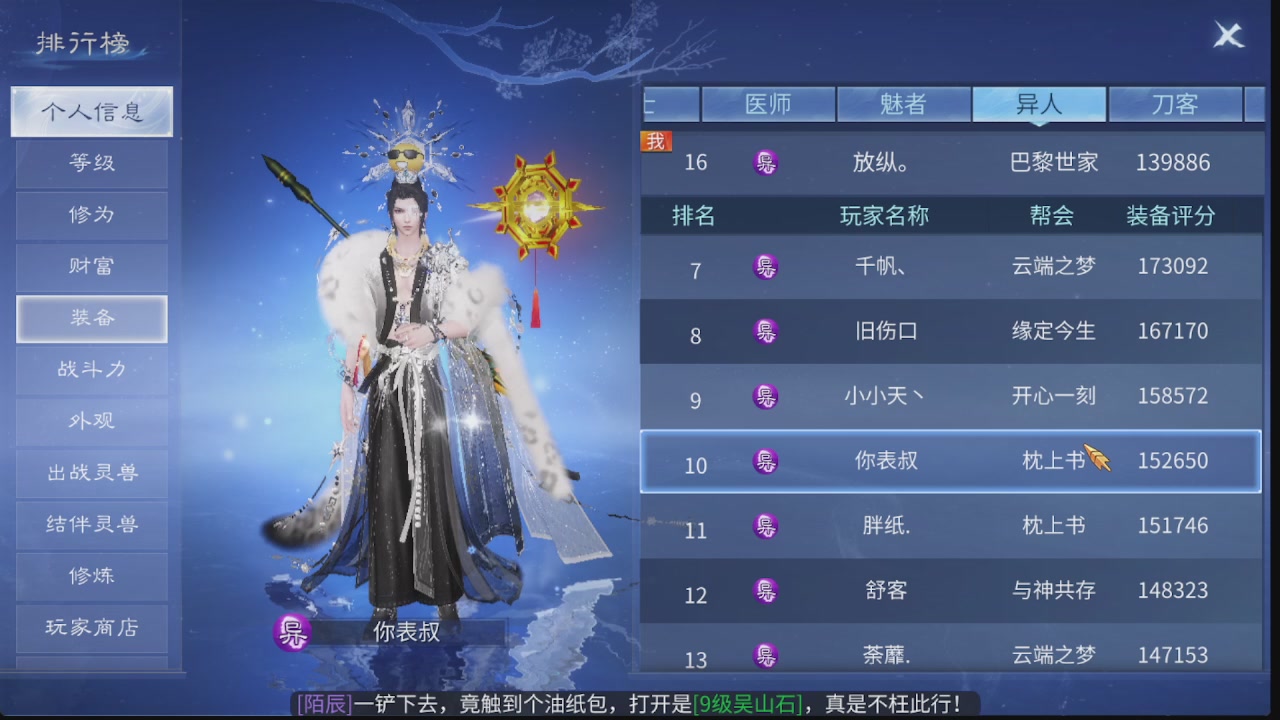Open the 出战灵兽 ranking category
Viewport: 1280px width, 720px height.
[92, 473]
